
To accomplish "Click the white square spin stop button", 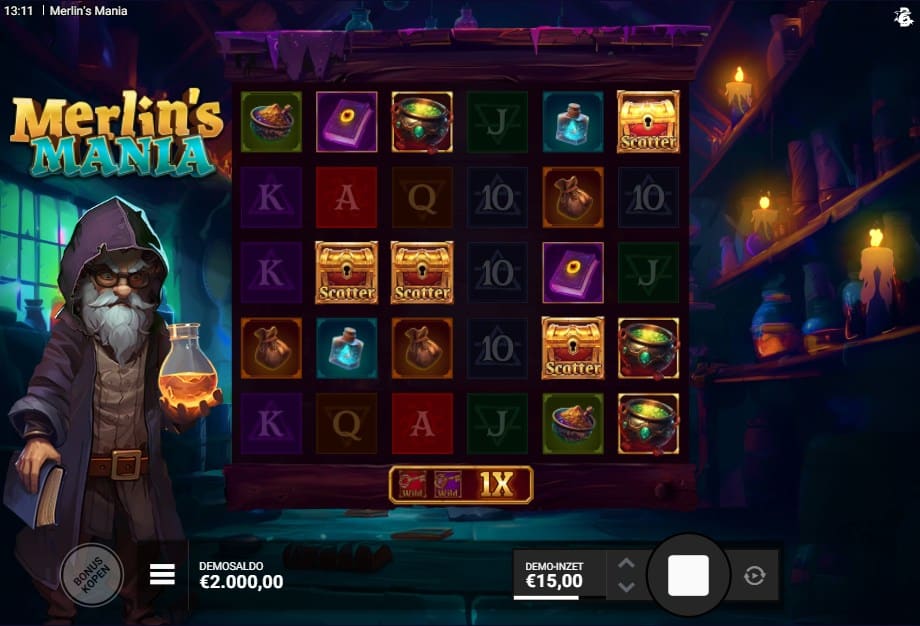I will (x=688, y=575).
